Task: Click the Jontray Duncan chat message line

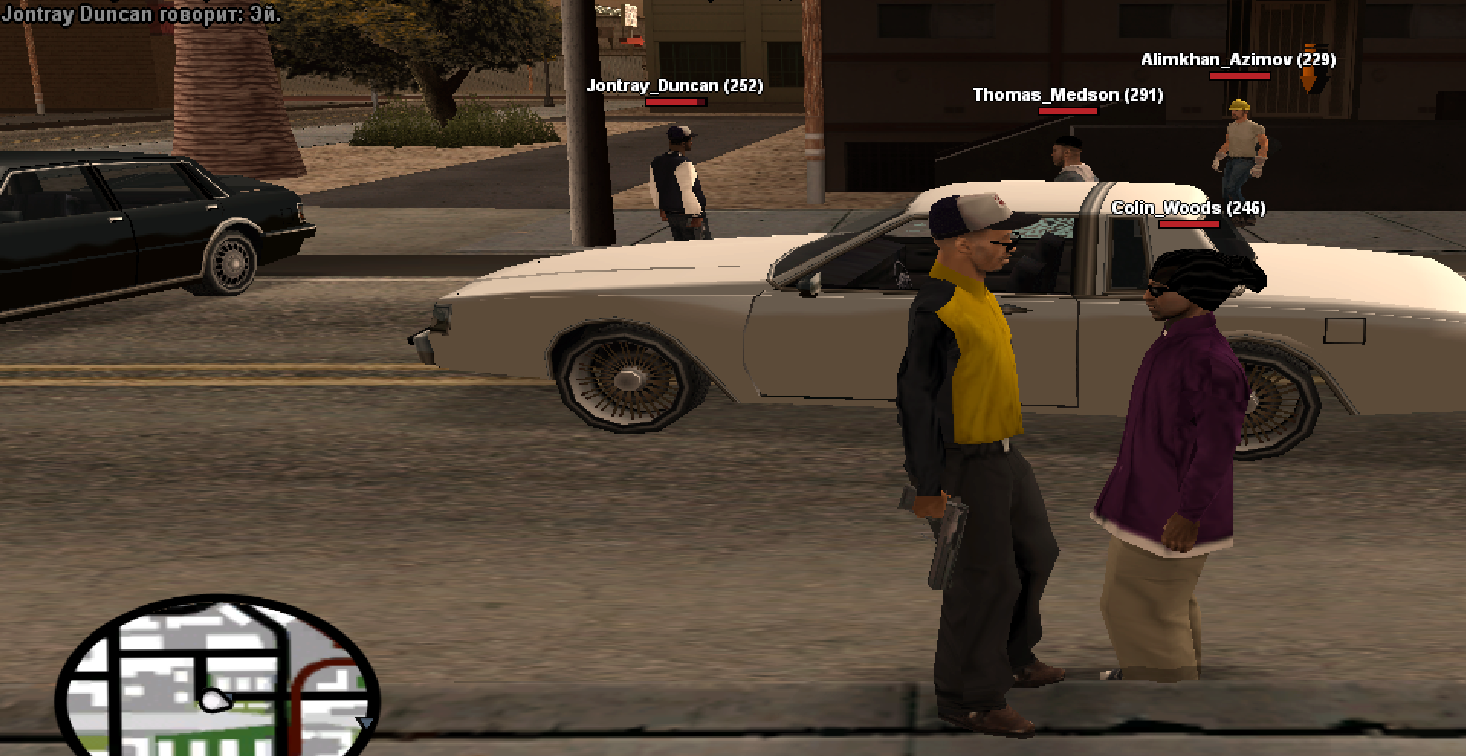Action: click(x=141, y=14)
